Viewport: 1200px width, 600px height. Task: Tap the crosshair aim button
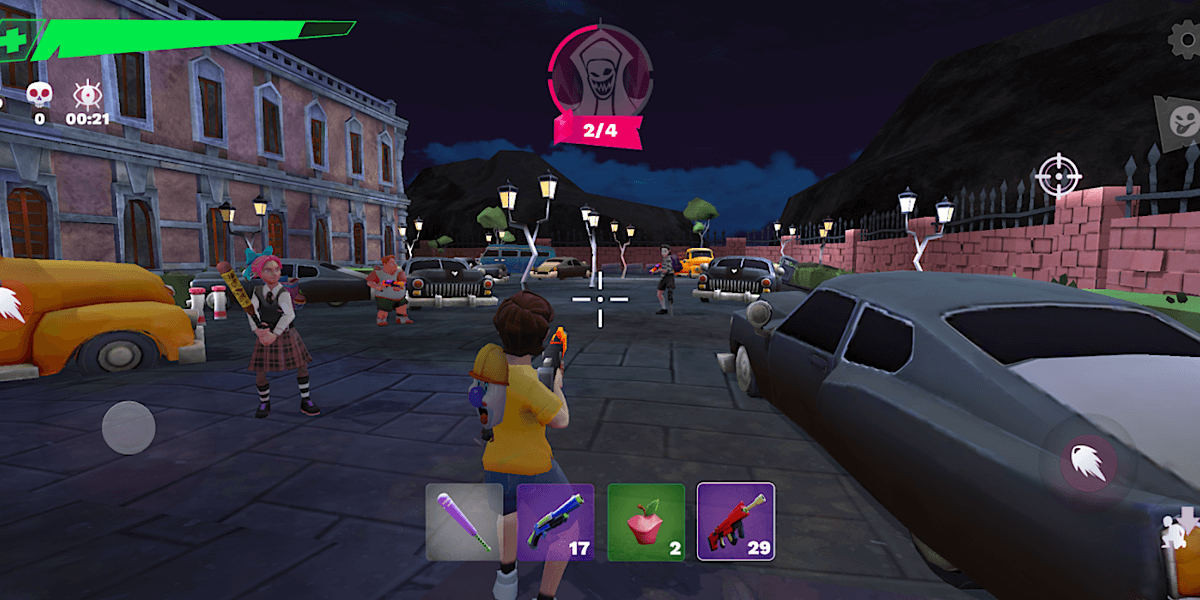(1058, 175)
